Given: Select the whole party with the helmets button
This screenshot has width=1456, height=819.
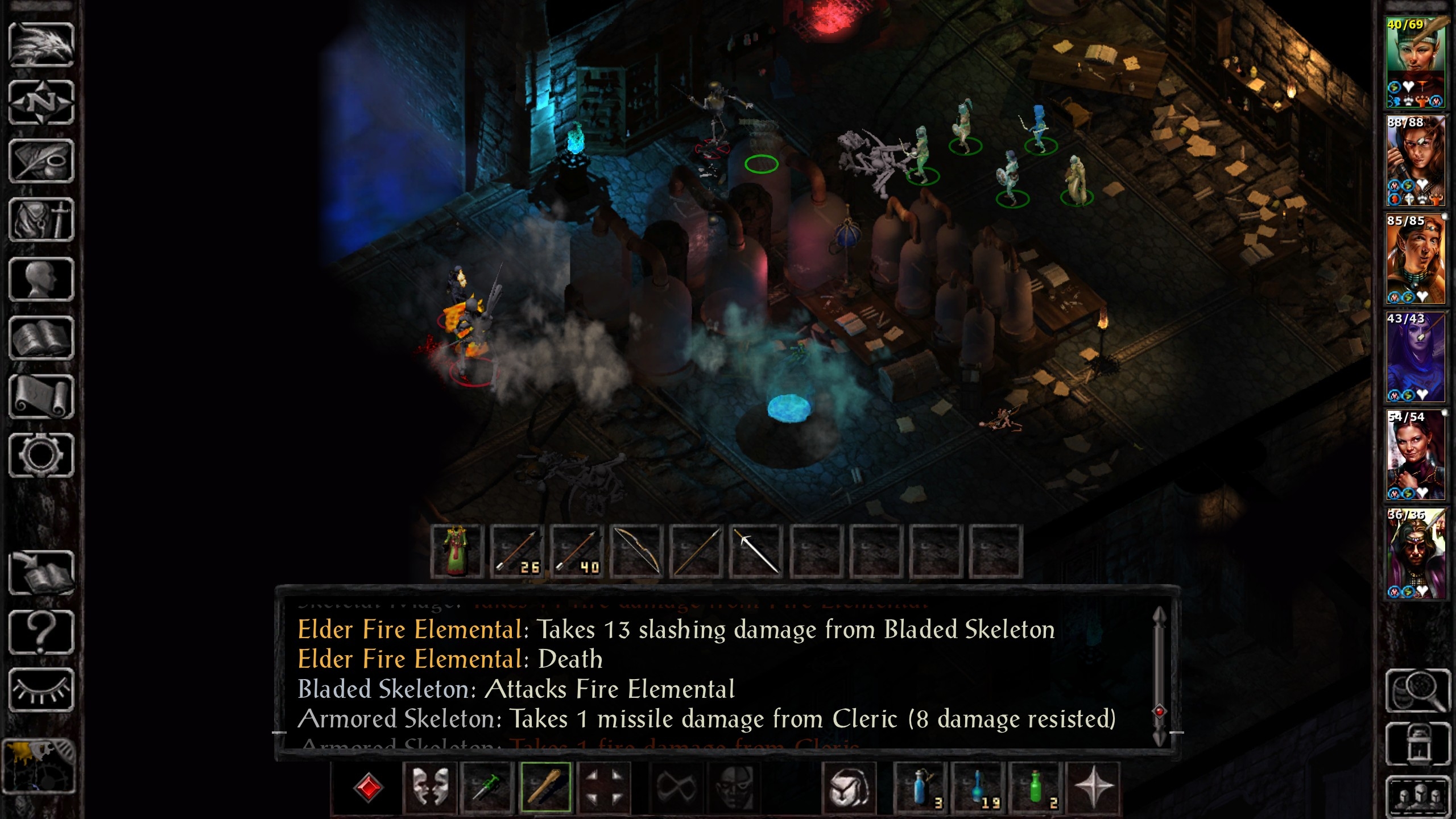Looking at the screenshot, I should tap(1418, 795).
